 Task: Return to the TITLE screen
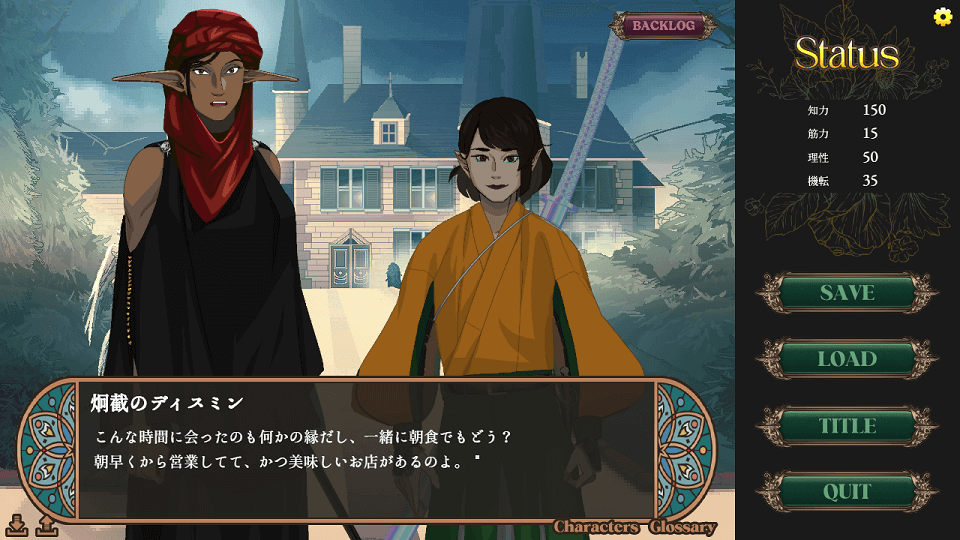[847, 426]
